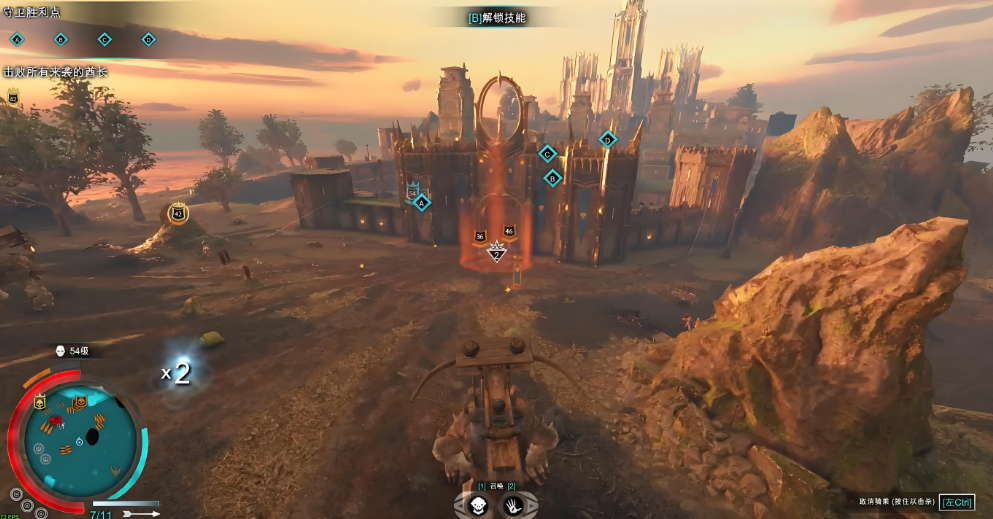The height and width of the screenshot is (519, 993).
Task: Select the crowned triangle marker numbered 2
Action: [495, 254]
